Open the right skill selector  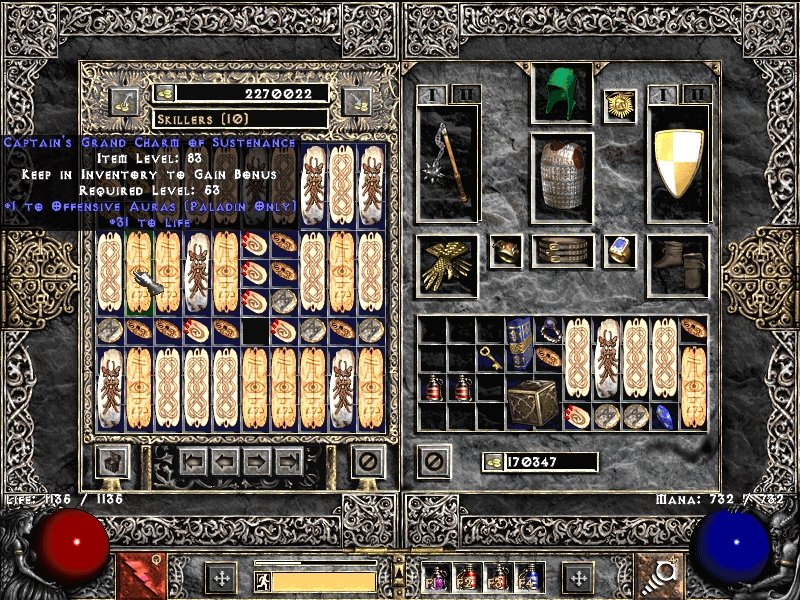click(x=661, y=576)
